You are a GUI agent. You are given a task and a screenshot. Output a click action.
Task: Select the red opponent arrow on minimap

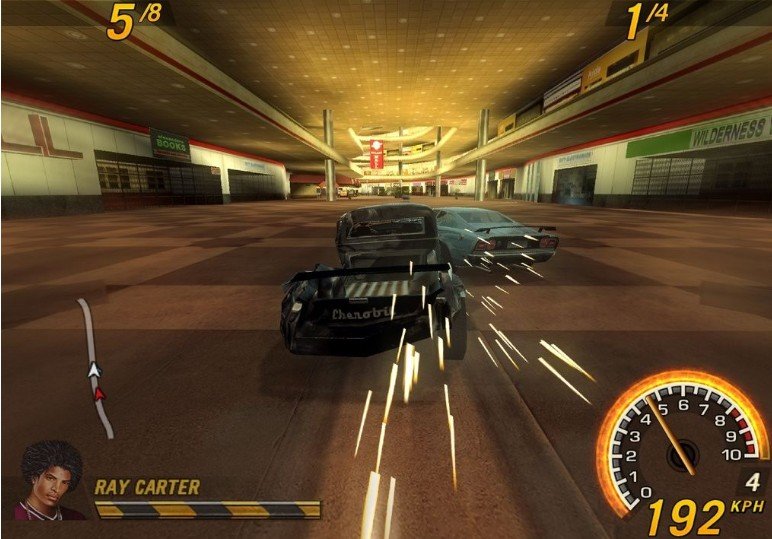(99, 393)
